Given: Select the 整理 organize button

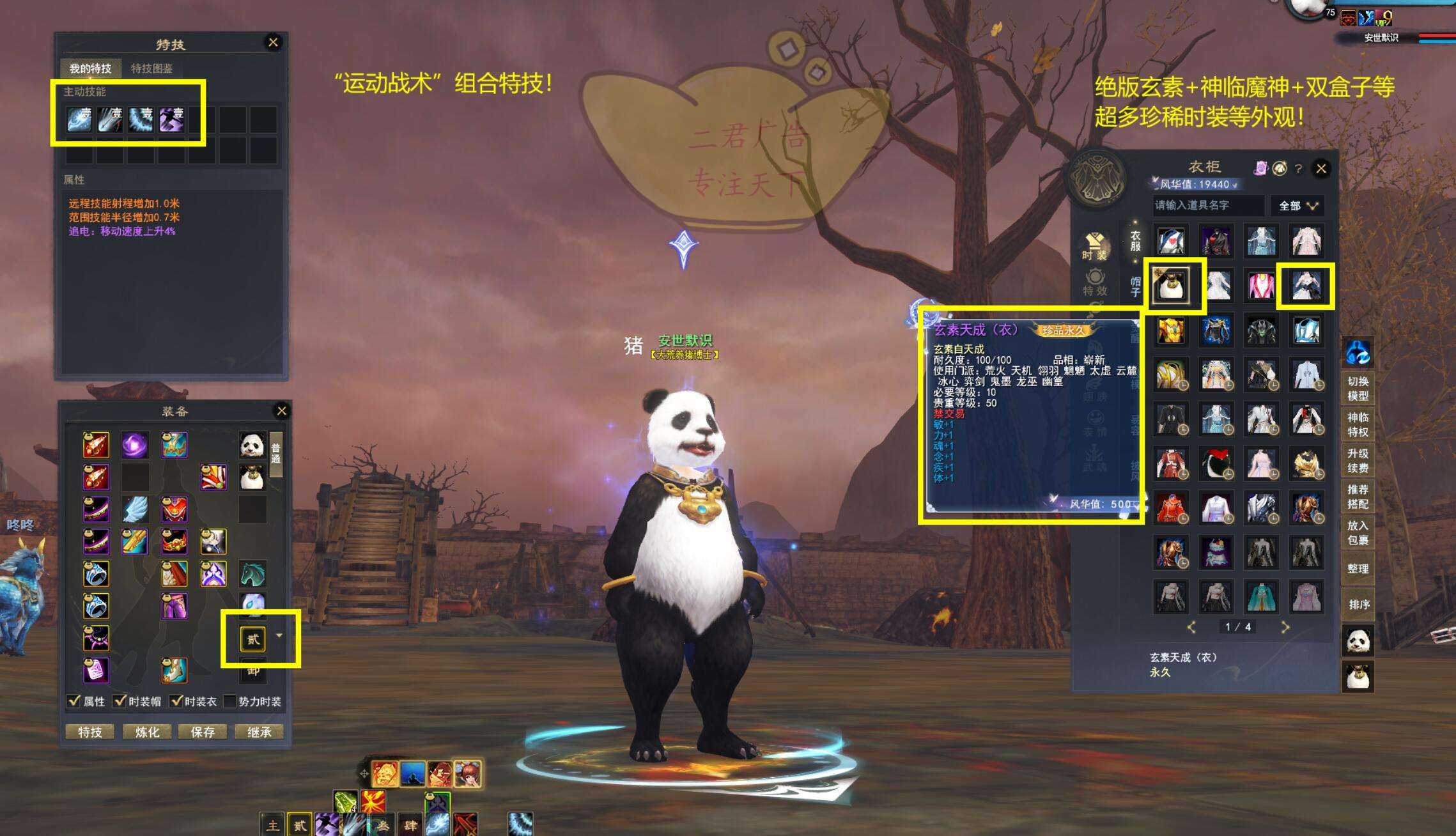Looking at the screenshot, I should pyautogui.click(x=1358, y=568).
